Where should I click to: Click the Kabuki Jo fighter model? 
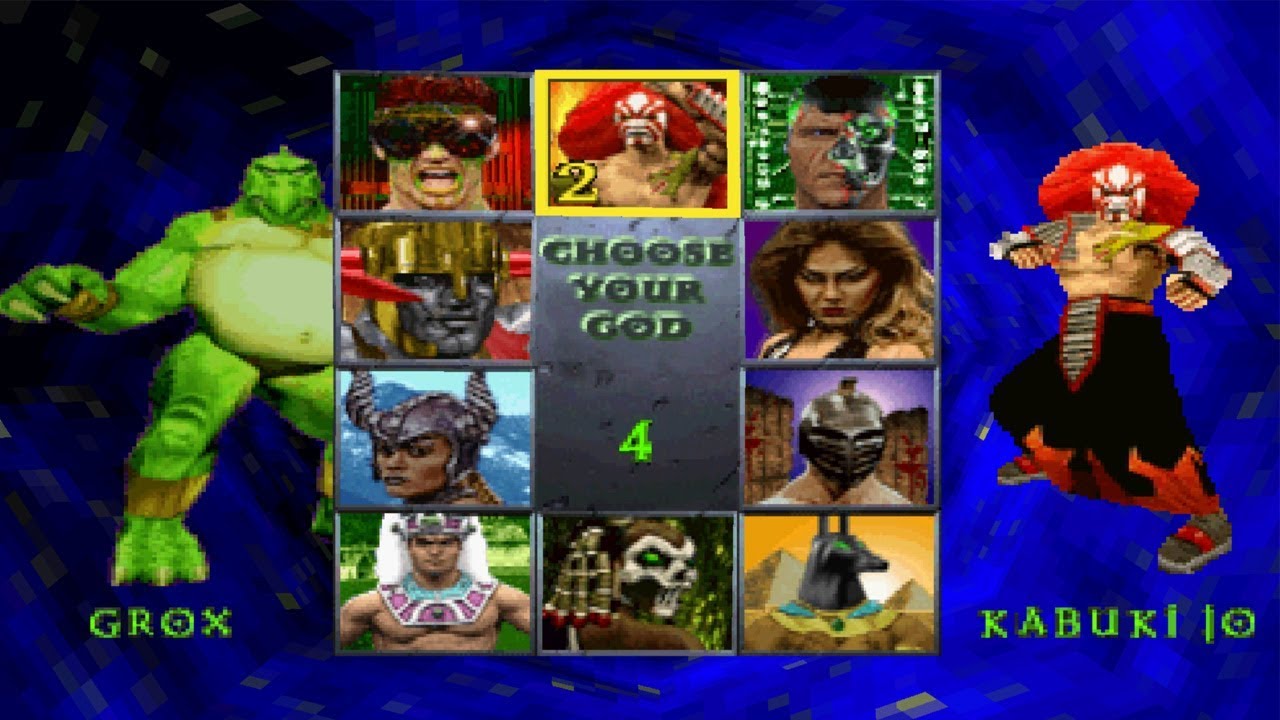1110,330
